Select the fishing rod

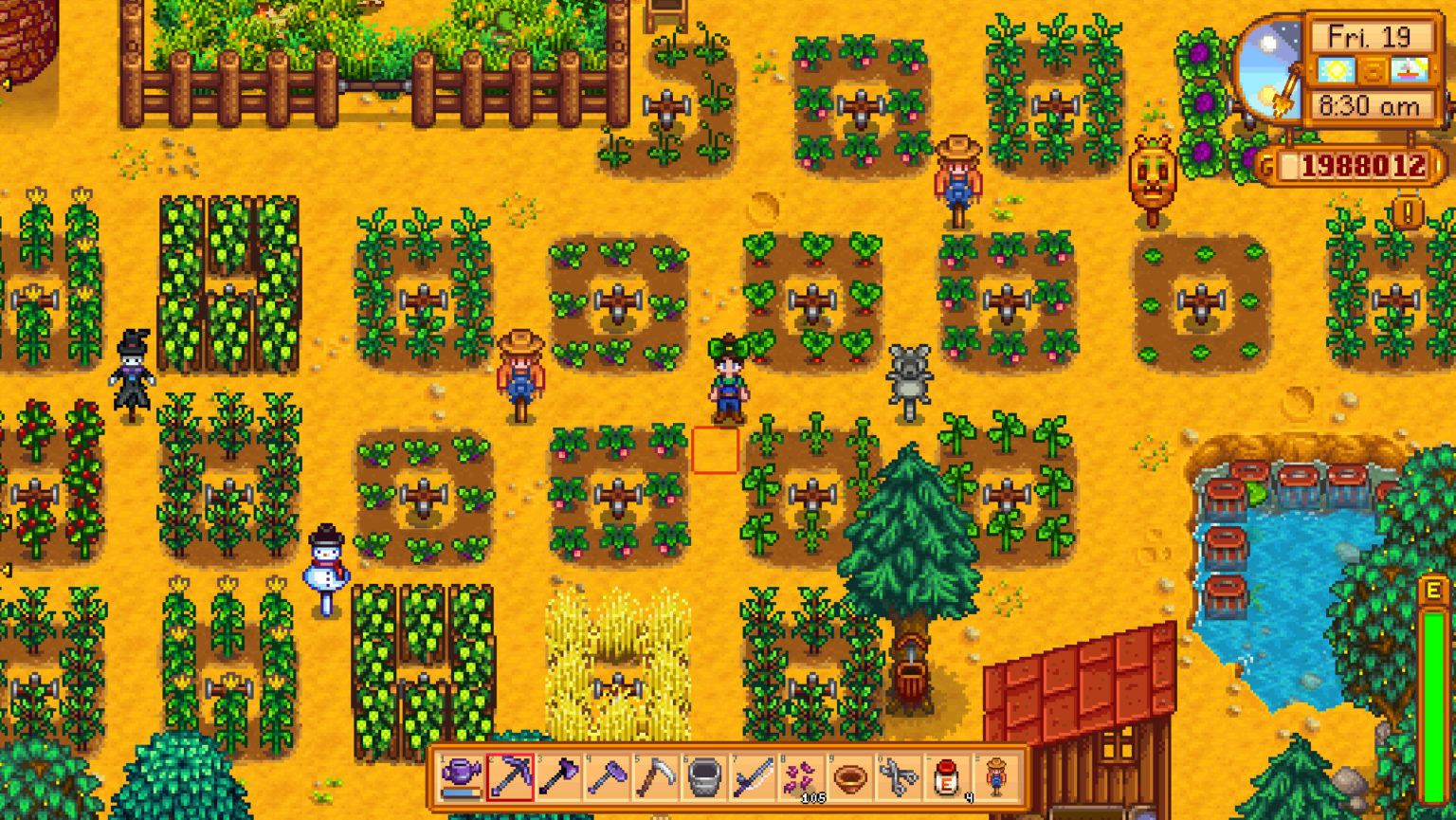(x=755, y=775)
